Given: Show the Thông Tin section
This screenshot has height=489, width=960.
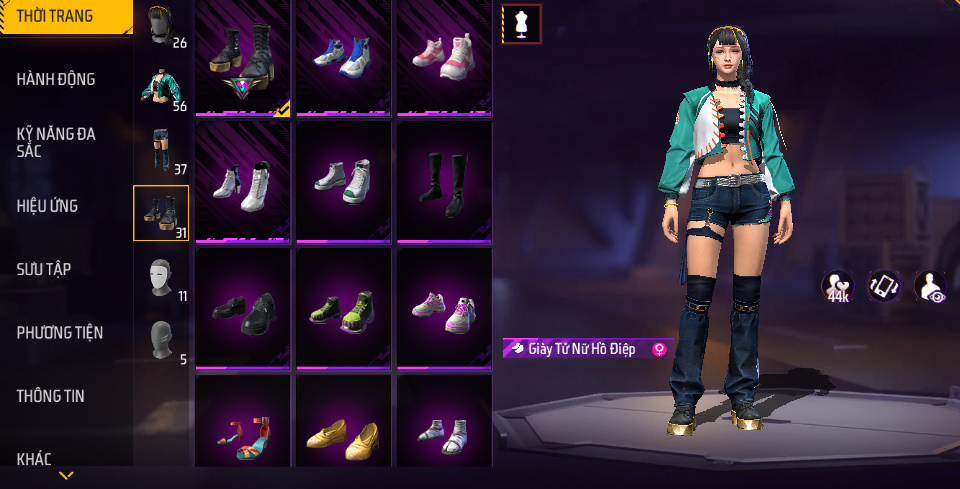Looking at the screenshot, I should (50, 396).
